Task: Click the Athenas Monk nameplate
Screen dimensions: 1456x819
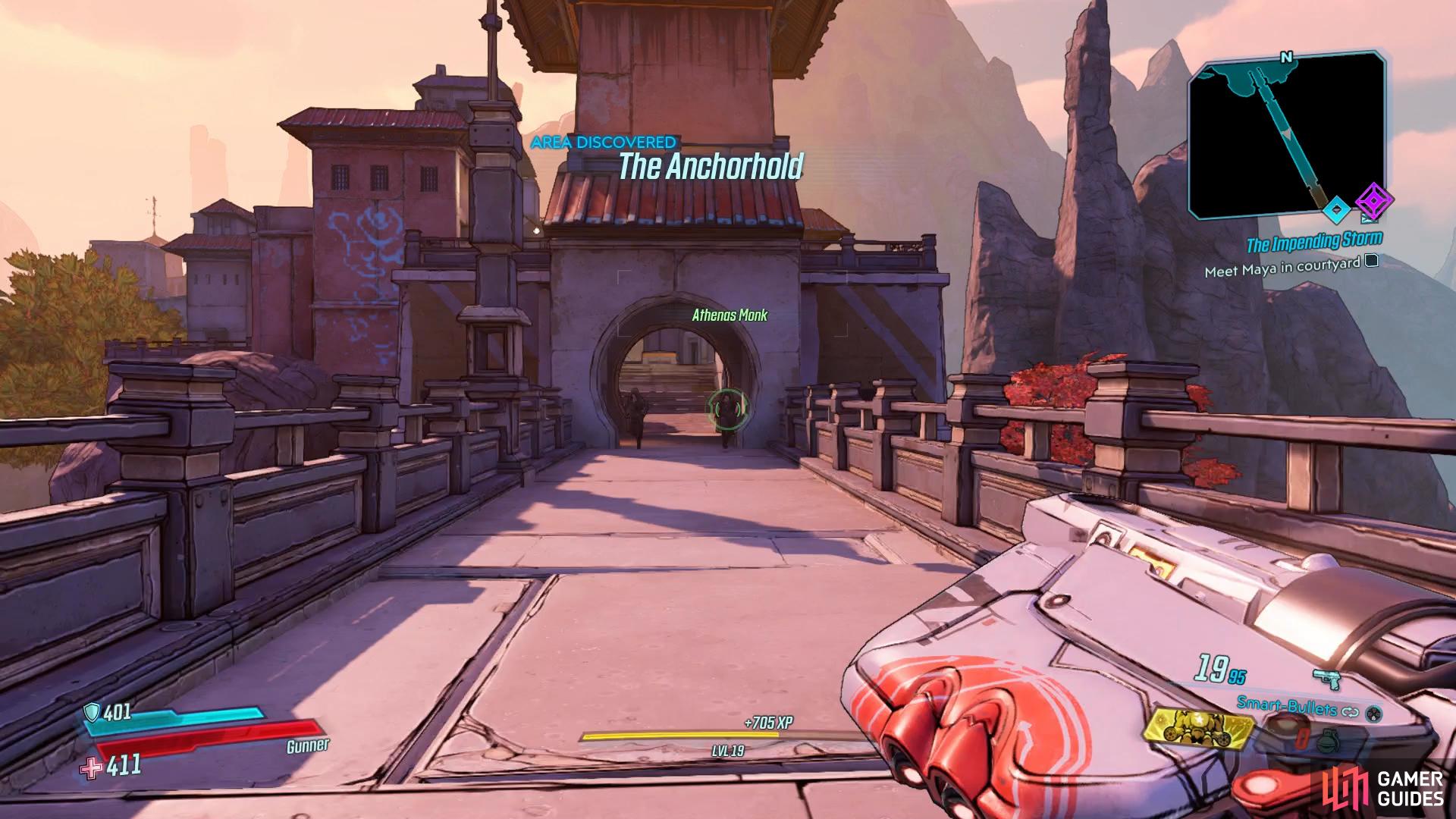Action: [x=730, y=315]
